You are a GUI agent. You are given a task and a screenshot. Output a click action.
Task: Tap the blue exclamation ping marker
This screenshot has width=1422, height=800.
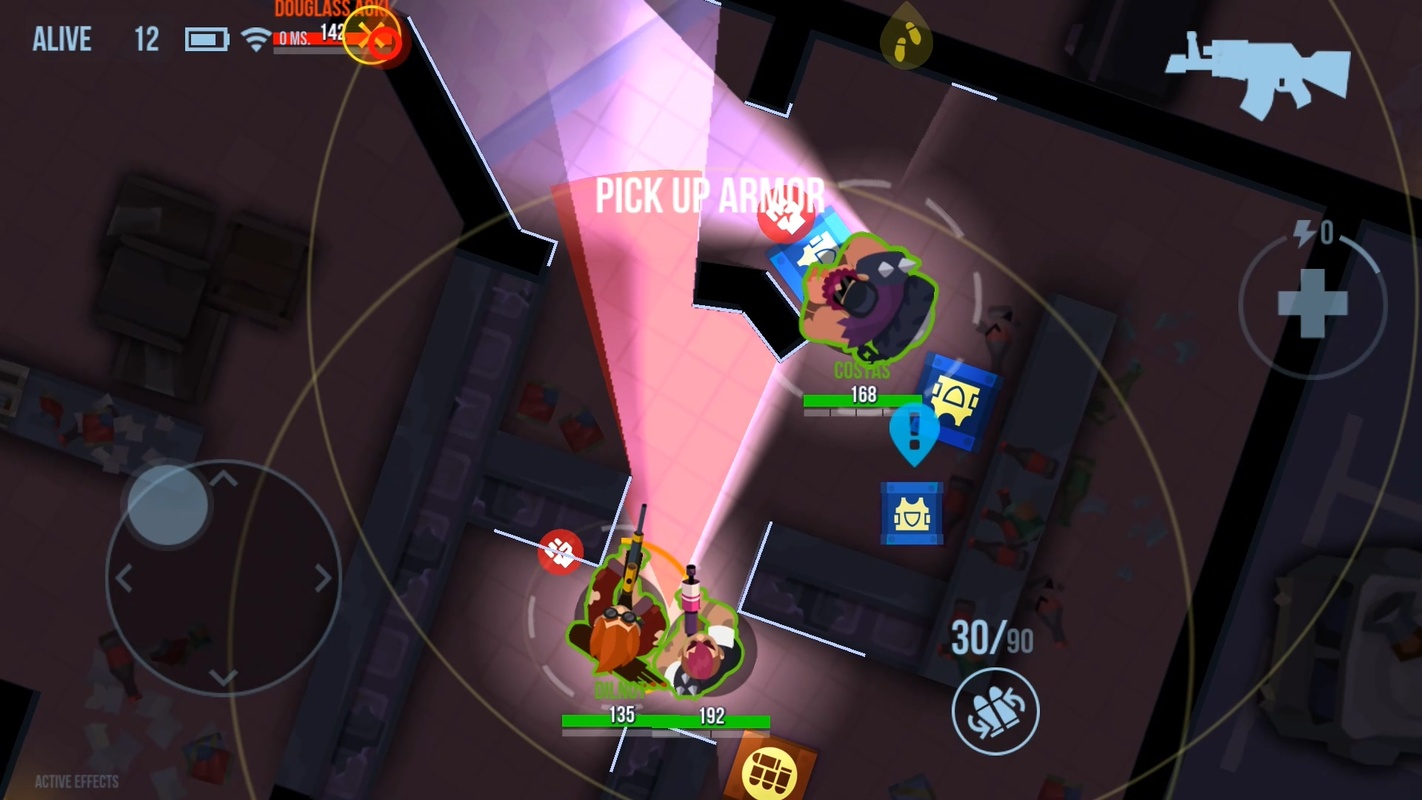click(x=913, y=431)
